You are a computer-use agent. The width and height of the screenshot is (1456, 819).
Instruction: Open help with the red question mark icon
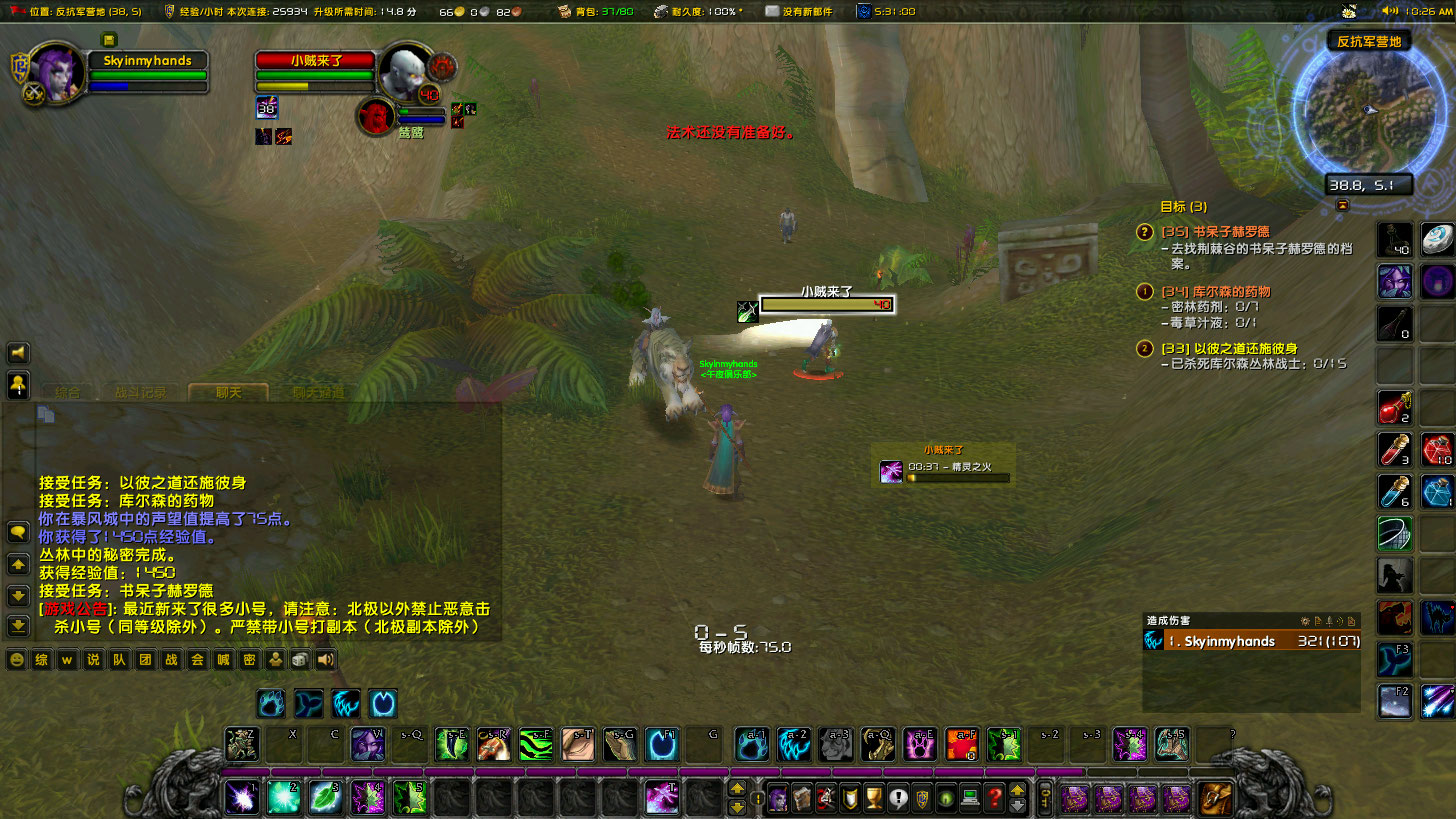pyautogui.click(x=995, y=799)
